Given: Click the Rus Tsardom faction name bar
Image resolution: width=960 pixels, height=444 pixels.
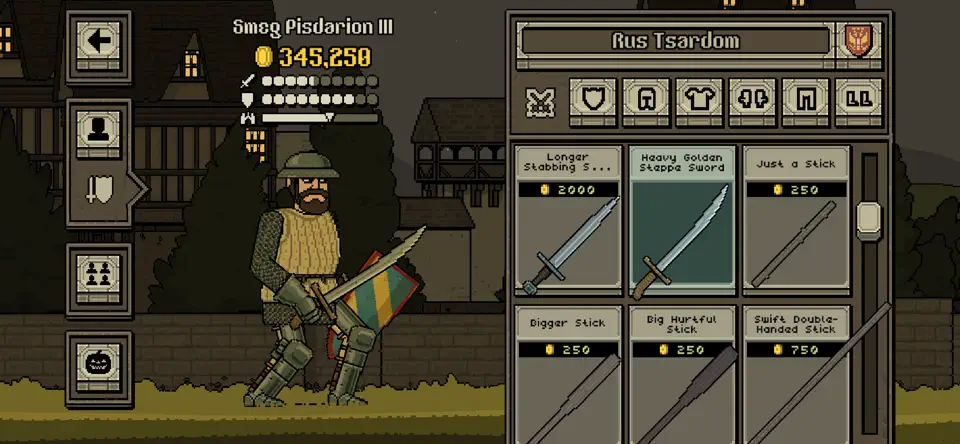Looking at the screenshot, I should [x=675, y=42].
